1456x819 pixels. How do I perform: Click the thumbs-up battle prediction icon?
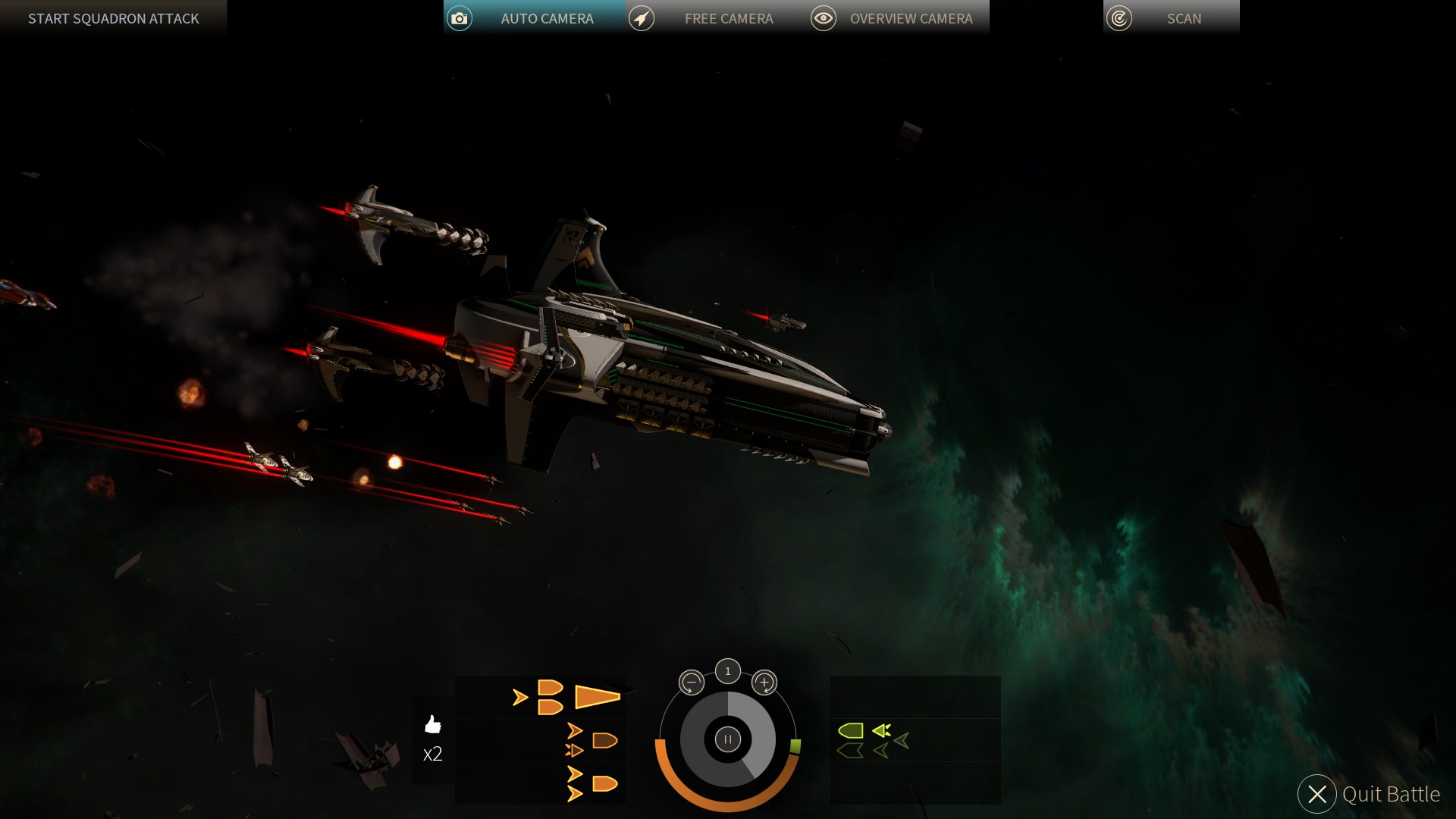[432, 726]
